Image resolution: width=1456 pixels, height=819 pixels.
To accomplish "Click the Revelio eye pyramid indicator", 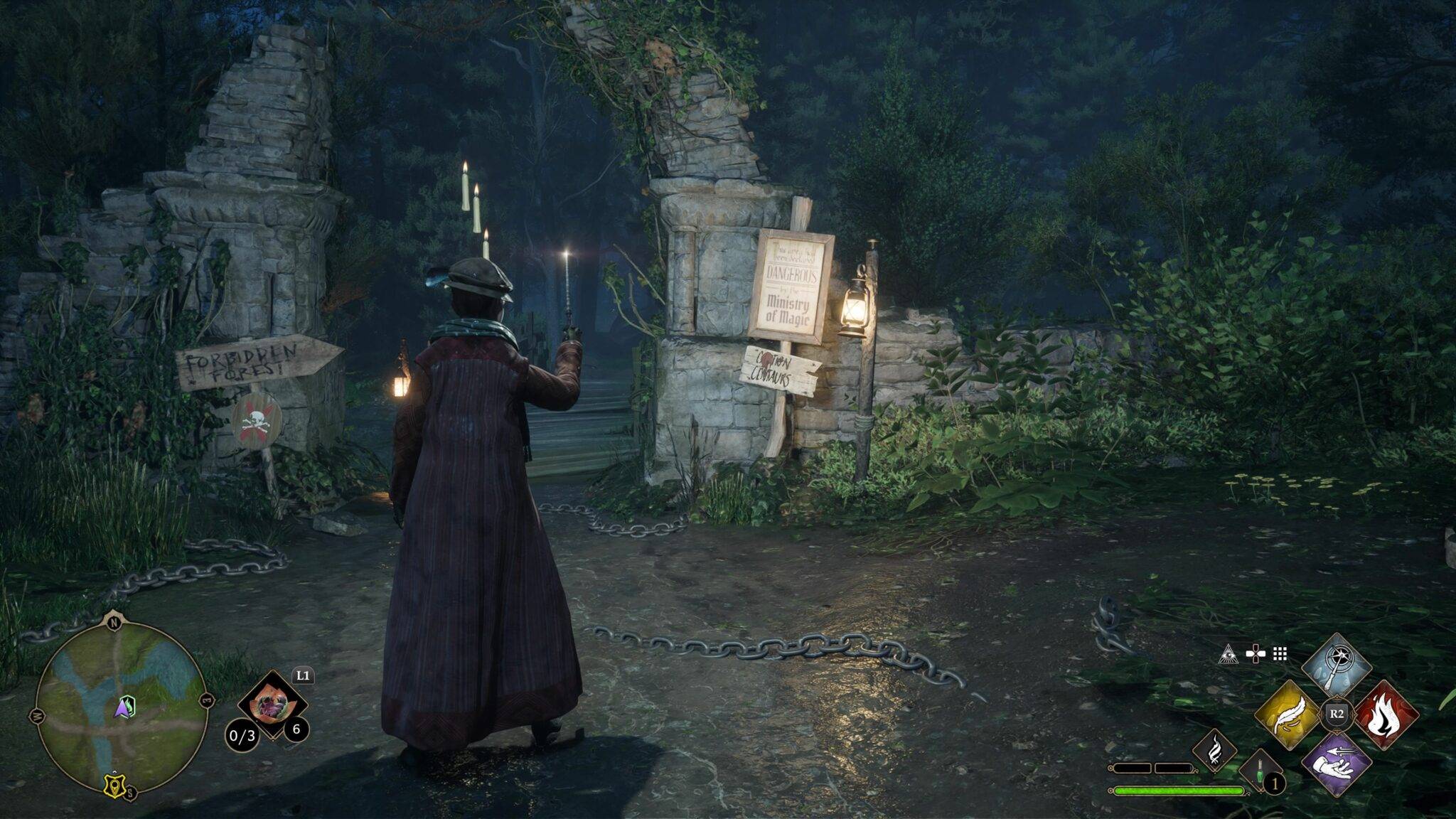I will click(1230, 655).
